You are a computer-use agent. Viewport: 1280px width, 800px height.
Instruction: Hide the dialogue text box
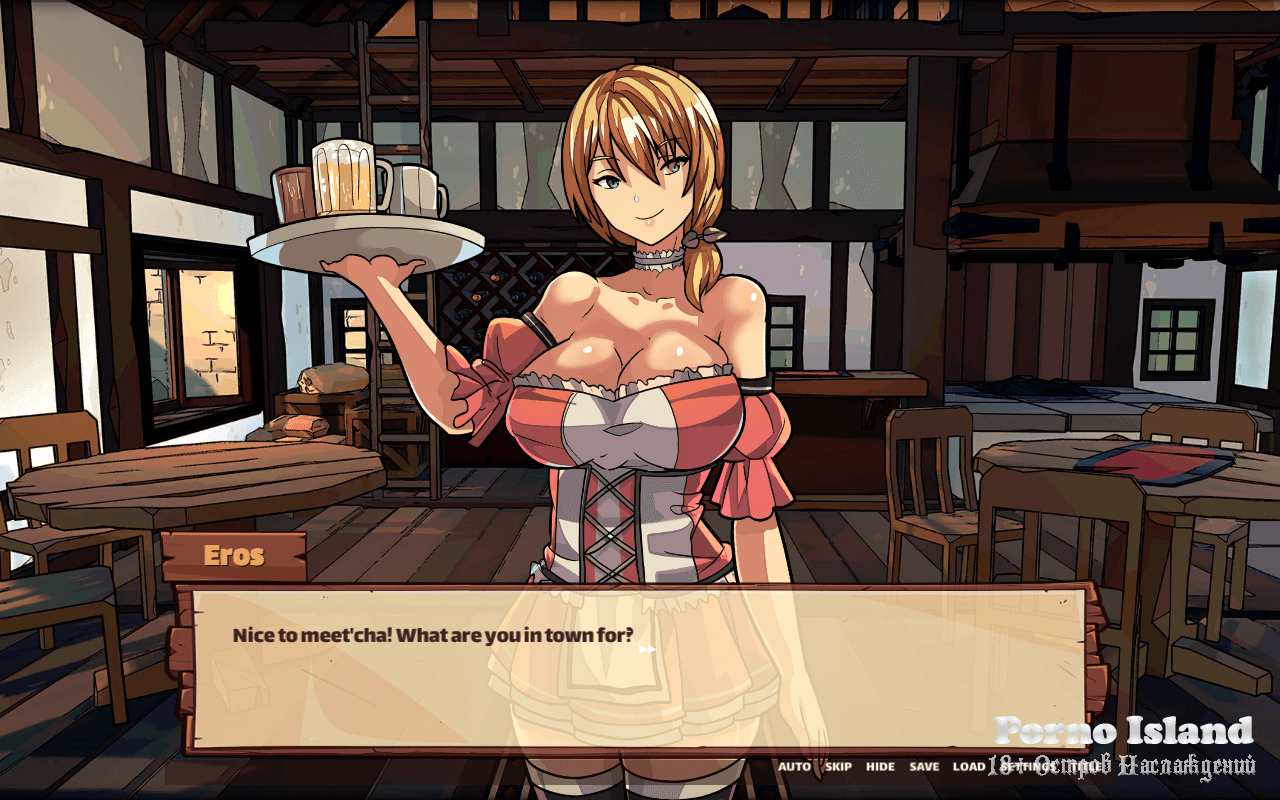click(880, 767)
